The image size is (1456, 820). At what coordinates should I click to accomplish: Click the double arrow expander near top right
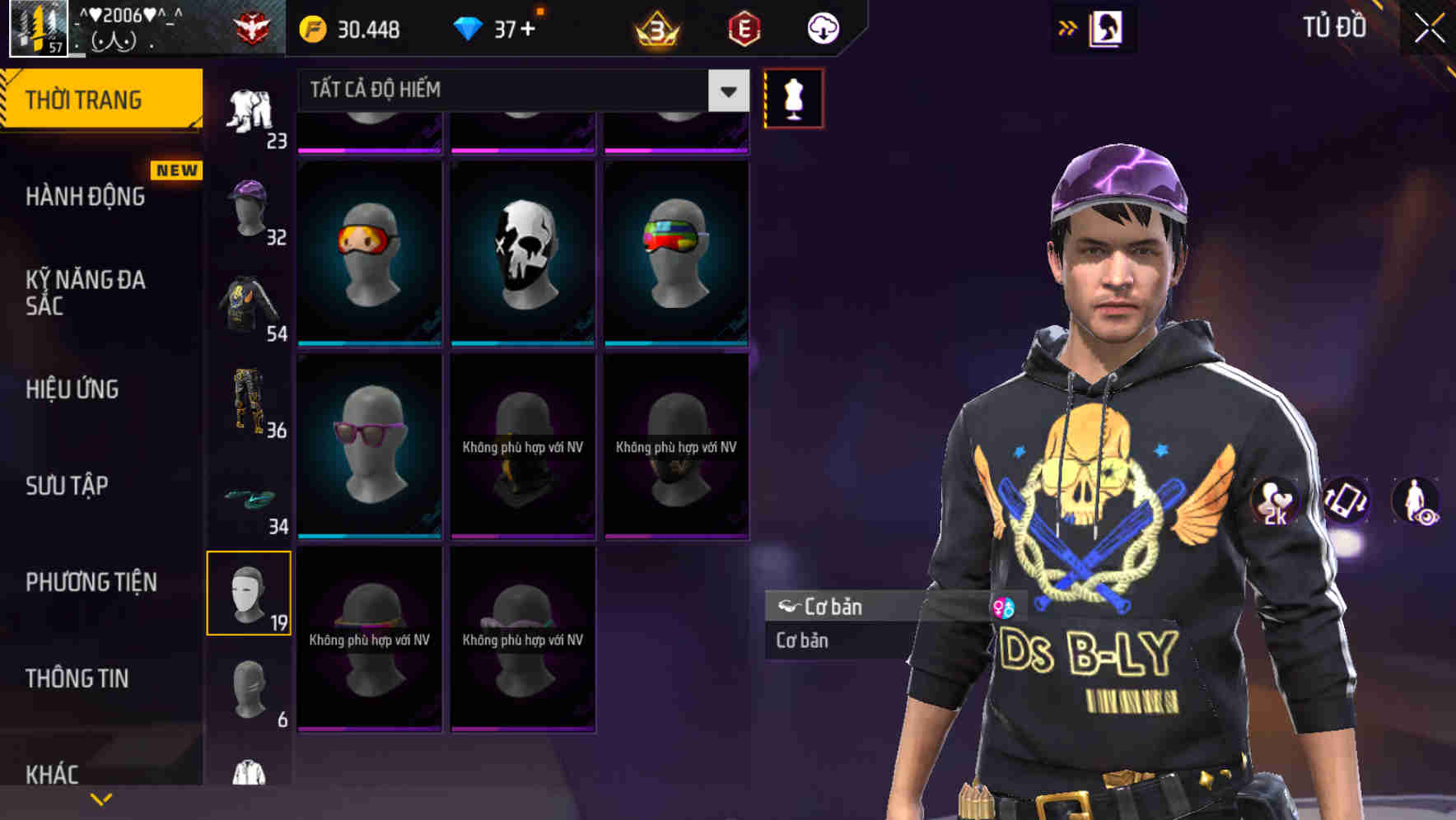click(1069, 26)
